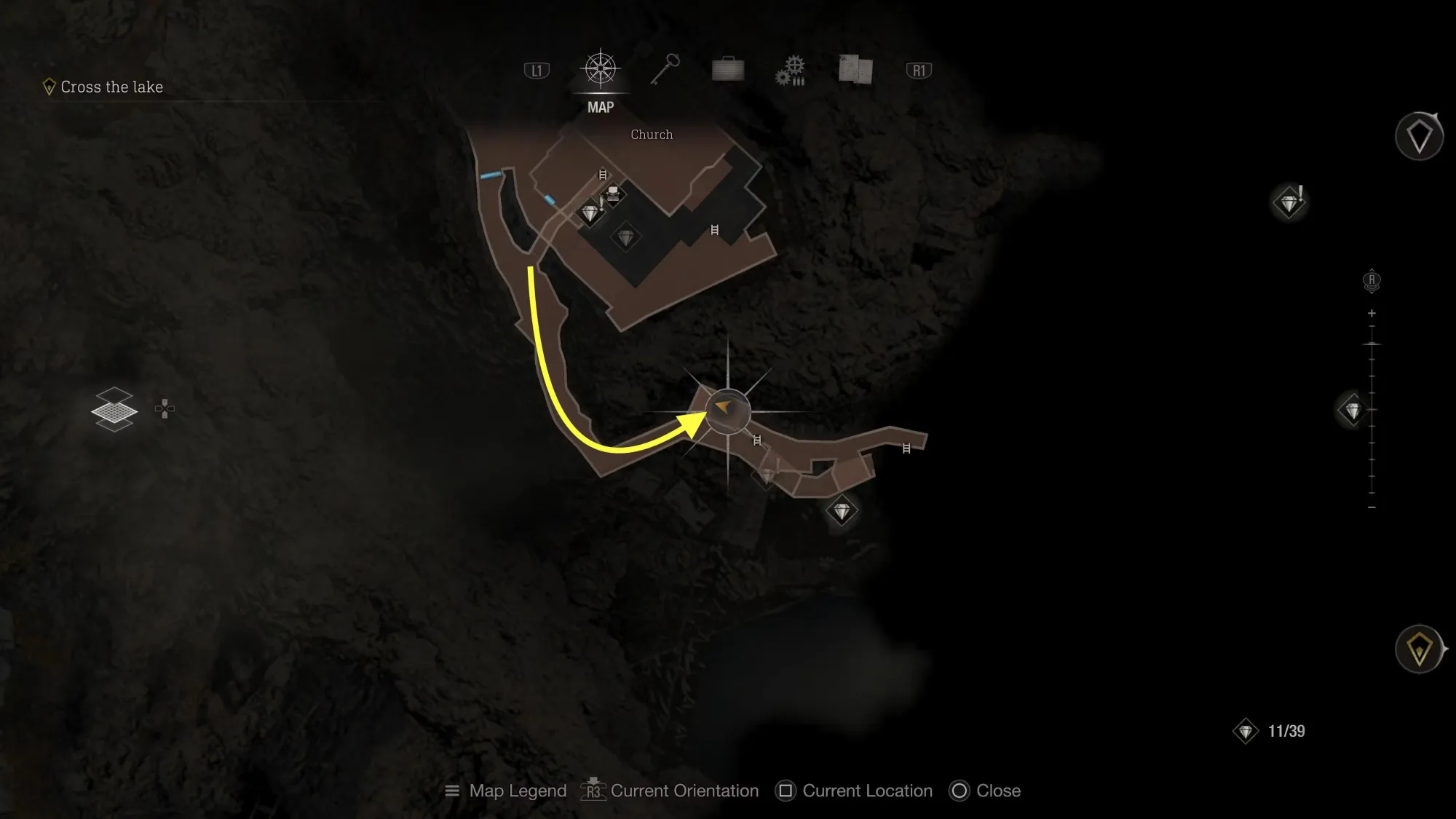Viewport: 1456px width, 819px height.
Task: Select the typewriter marker in the Church
Action: click(x=613, y=194)
